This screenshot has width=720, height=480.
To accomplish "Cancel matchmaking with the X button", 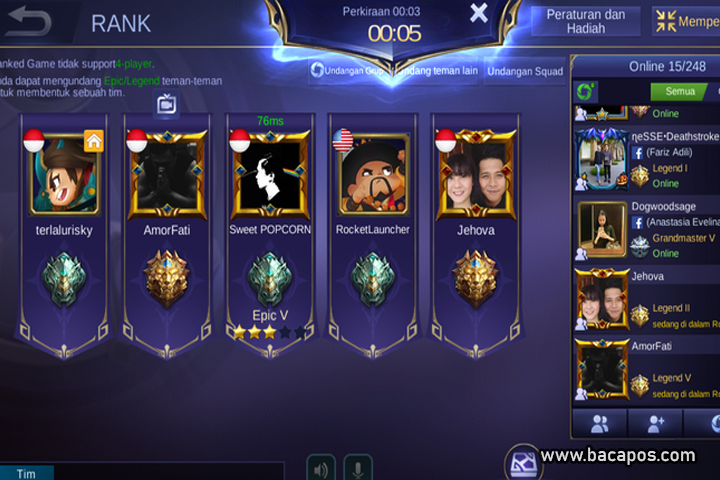I will pos(479,13).
